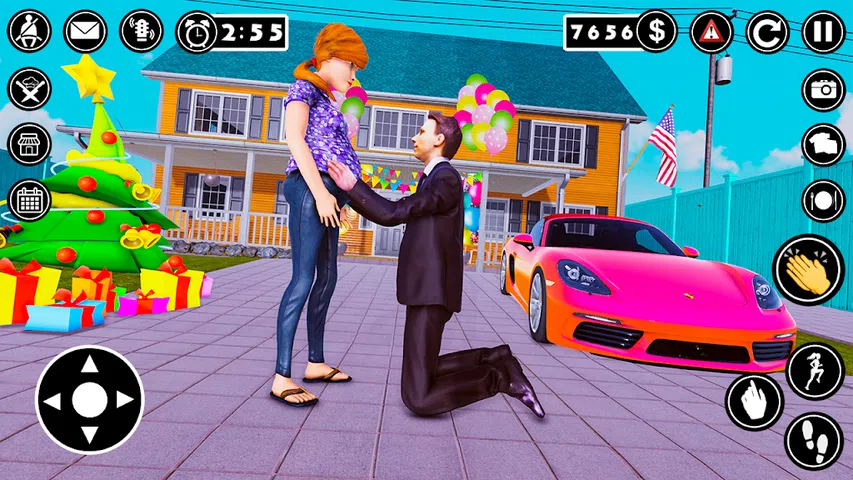The image size is (853, 480).
Task: Open the shop storefront icon
Action: point(29,144)
